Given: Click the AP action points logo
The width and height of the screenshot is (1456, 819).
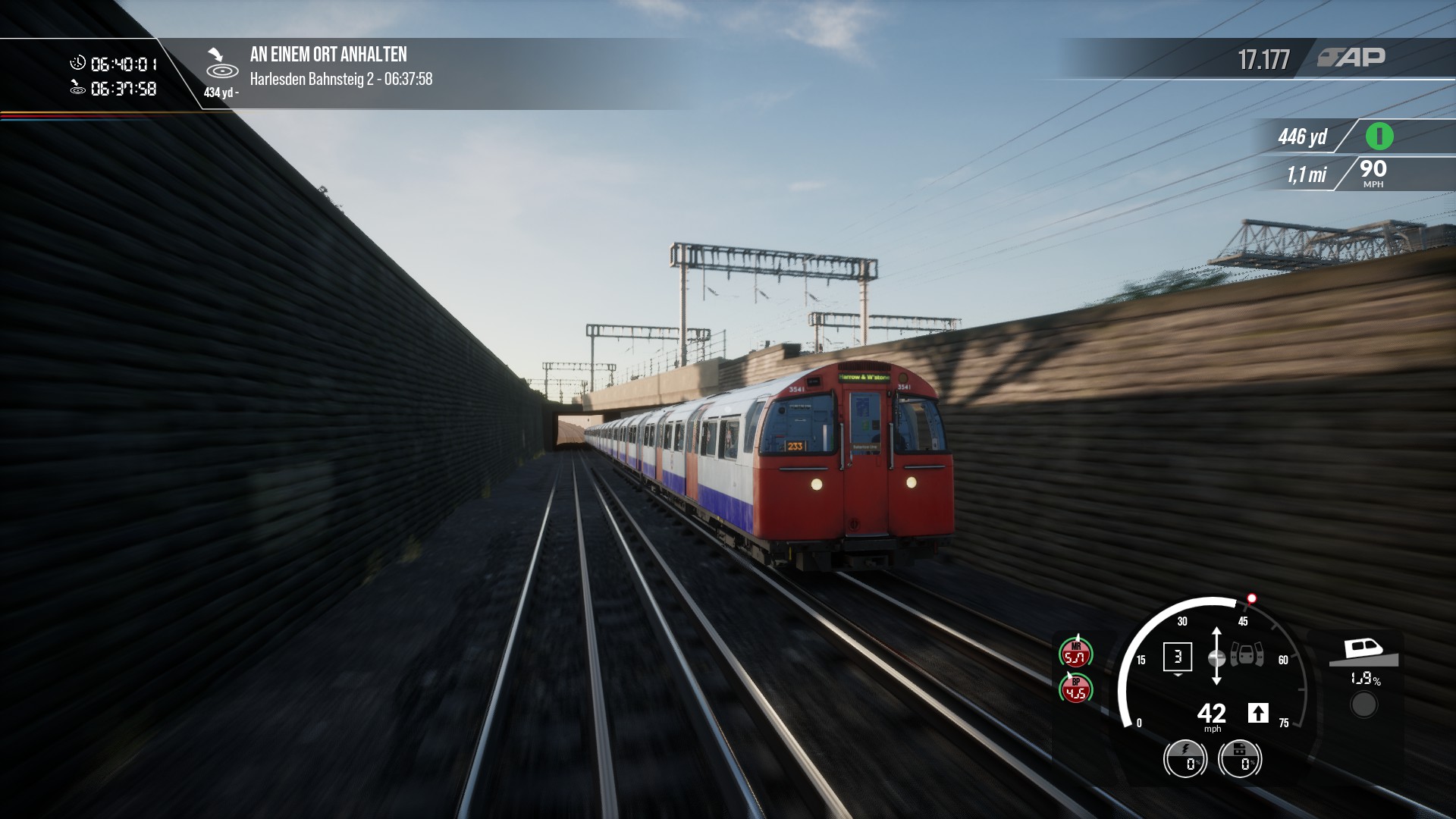Looking at the screenshot, I should click(x=1351, y=58).
